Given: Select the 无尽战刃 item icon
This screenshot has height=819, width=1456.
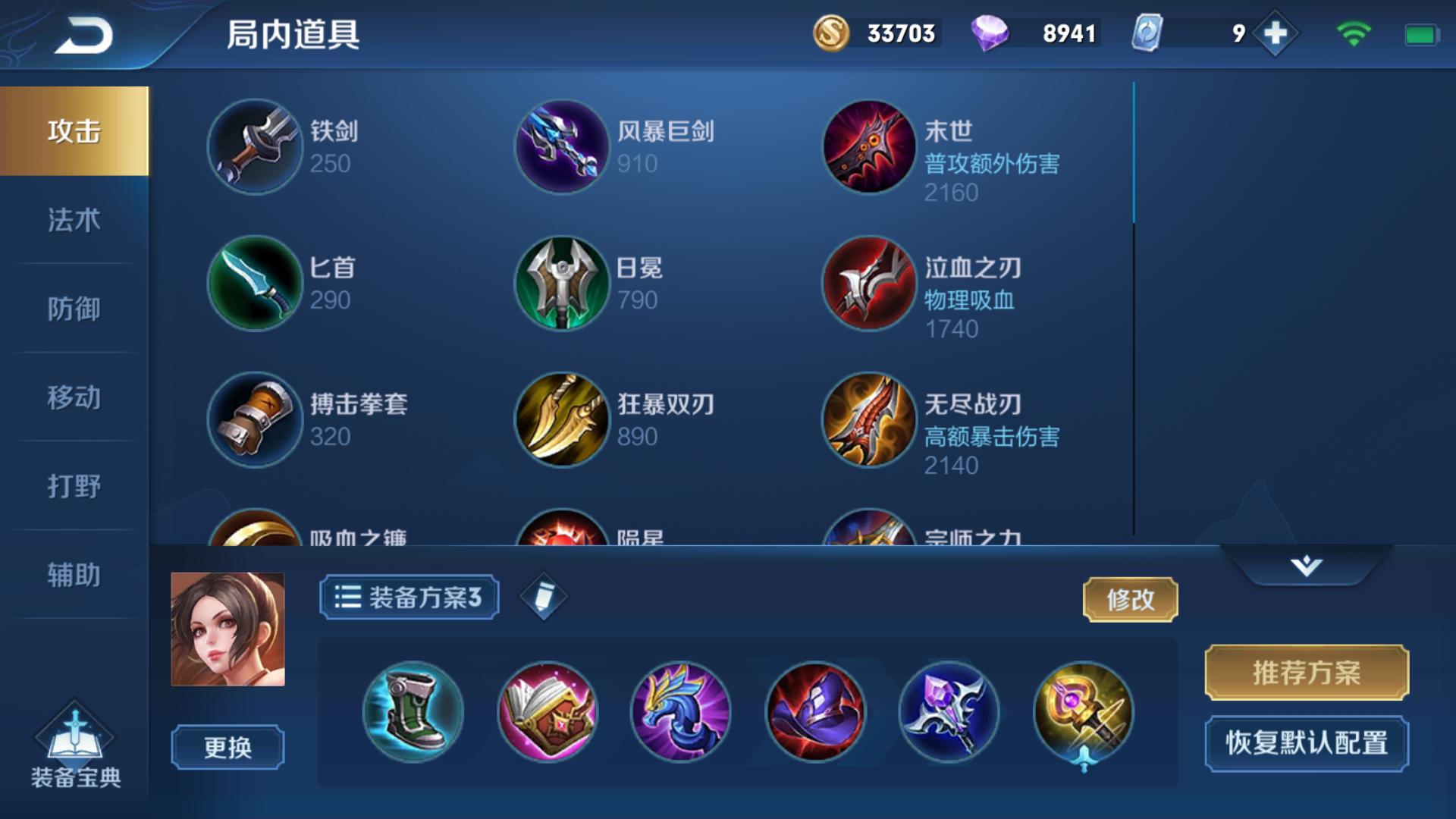Looking at the screenshot, I should [870, 419].
